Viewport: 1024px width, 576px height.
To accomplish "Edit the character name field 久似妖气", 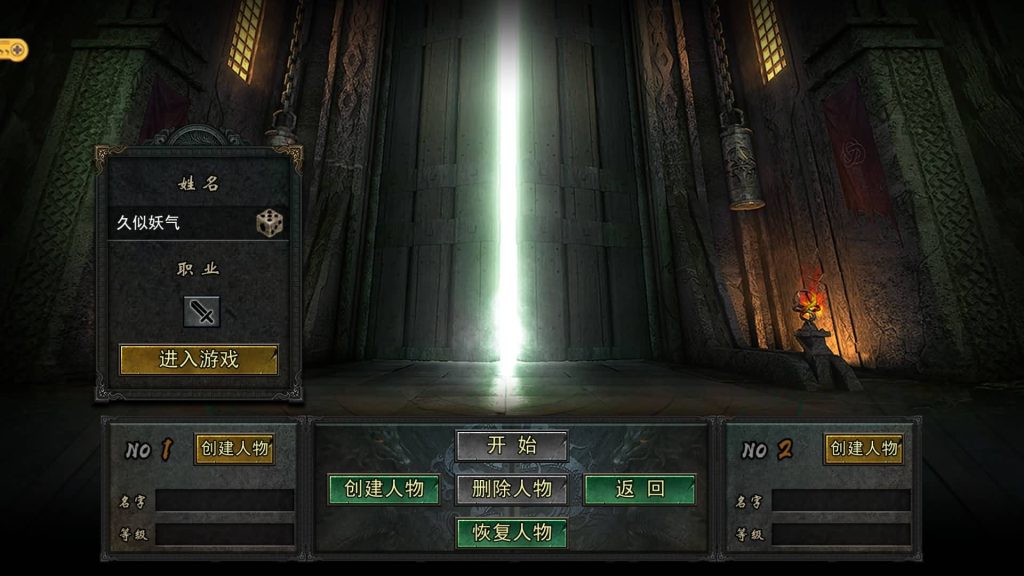I will 180,222.
